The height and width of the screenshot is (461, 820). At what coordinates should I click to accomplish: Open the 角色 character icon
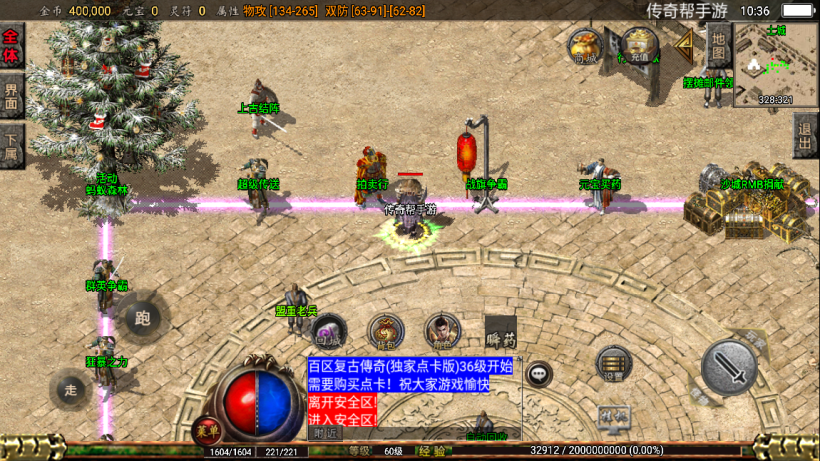click(x=442, y=332)
